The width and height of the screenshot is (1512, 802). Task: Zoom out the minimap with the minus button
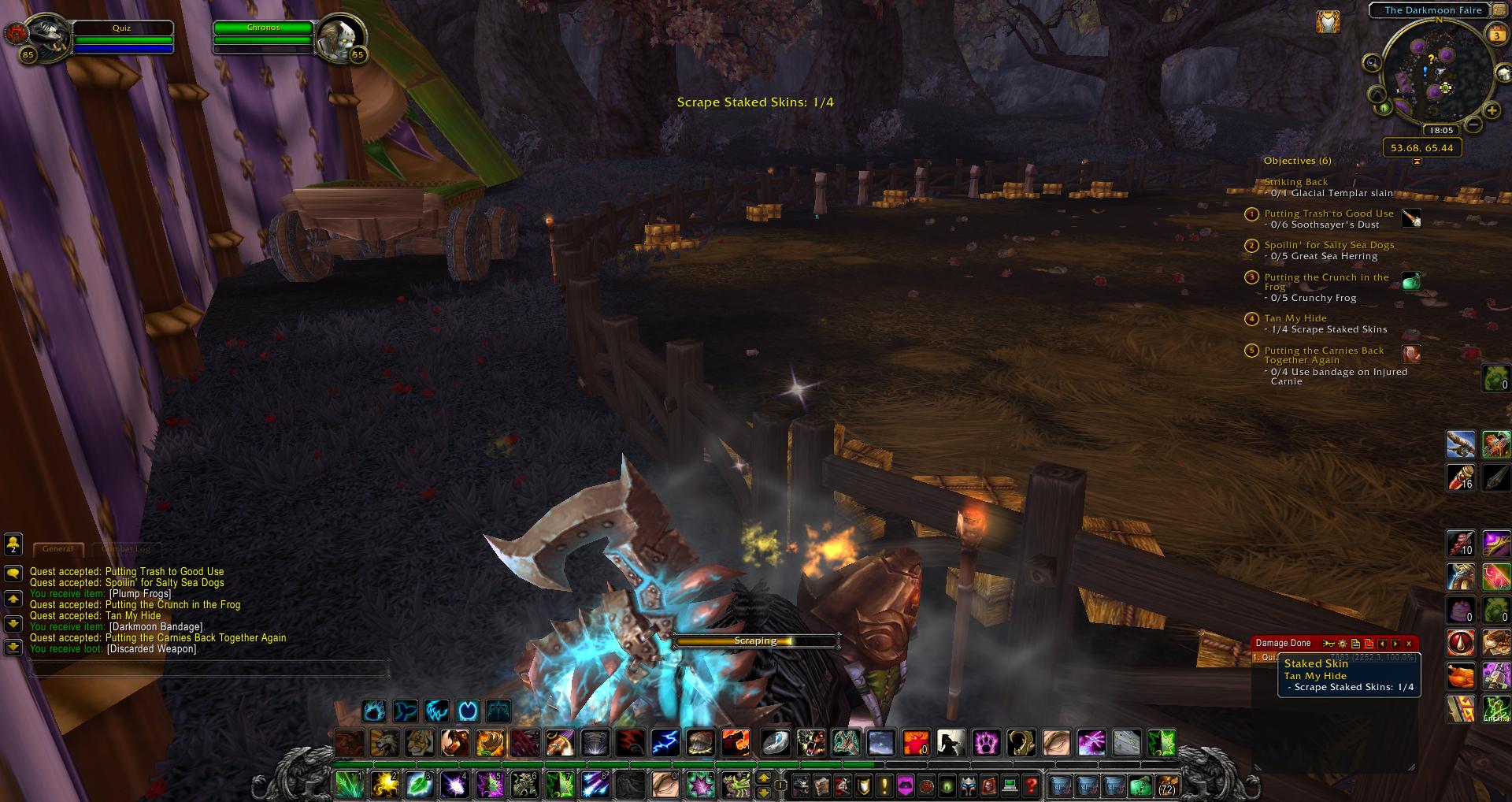point(1473,124)
